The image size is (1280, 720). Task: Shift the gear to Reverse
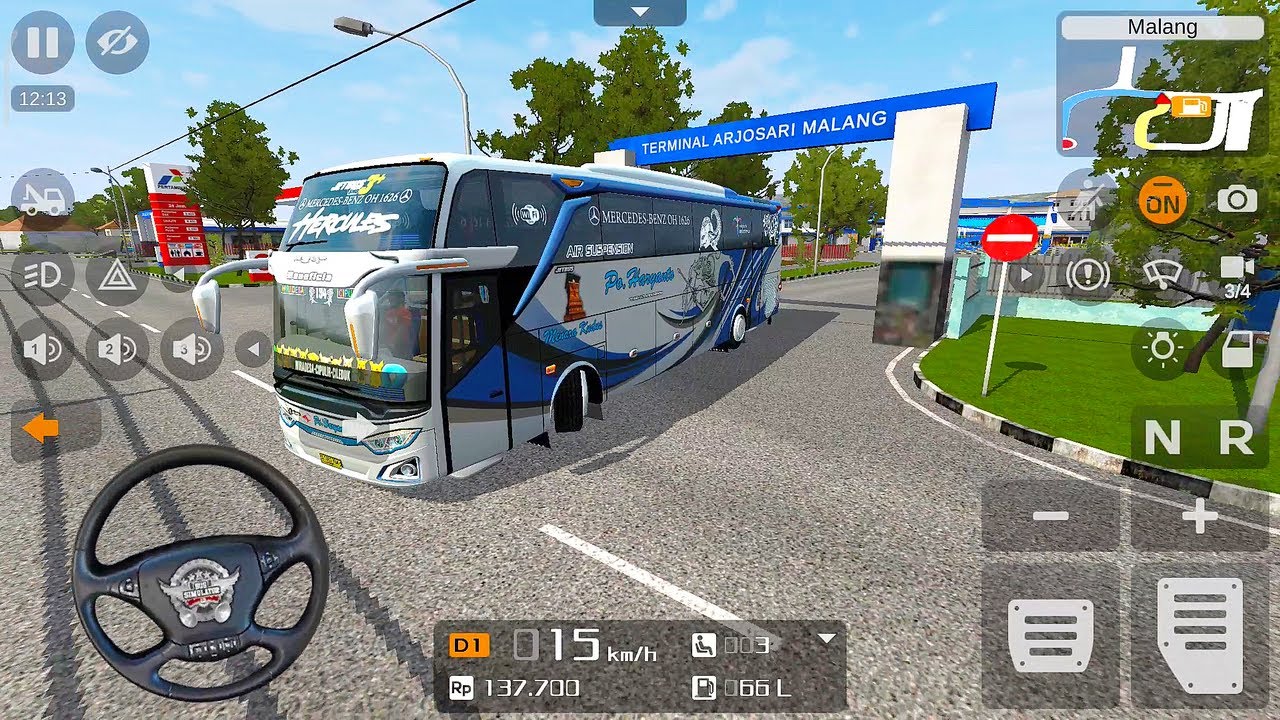click(x=1237, y=438)
